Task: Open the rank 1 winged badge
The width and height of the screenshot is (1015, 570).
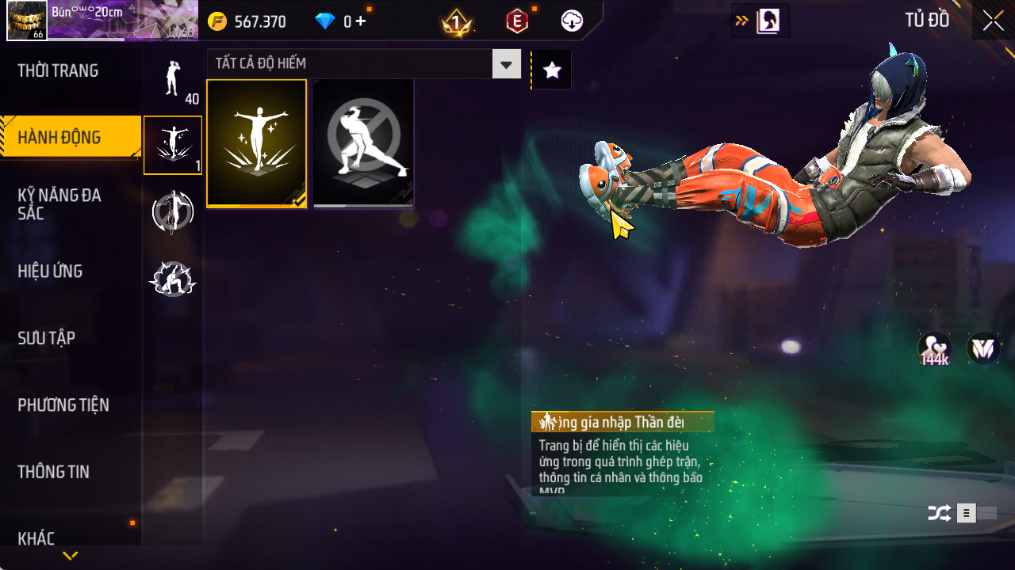Action: point(457,21)
